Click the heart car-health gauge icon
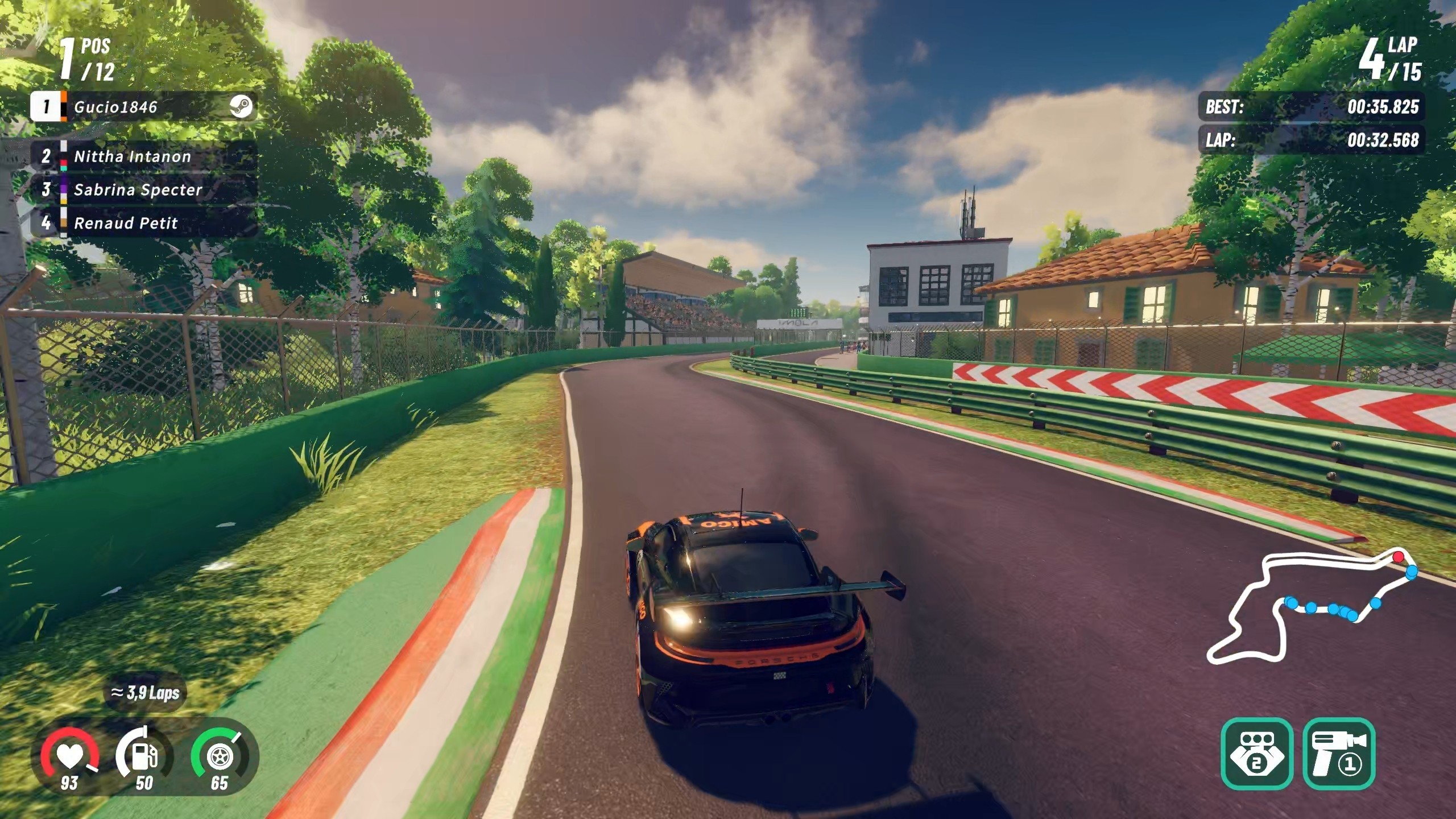 tap(69, 756)
